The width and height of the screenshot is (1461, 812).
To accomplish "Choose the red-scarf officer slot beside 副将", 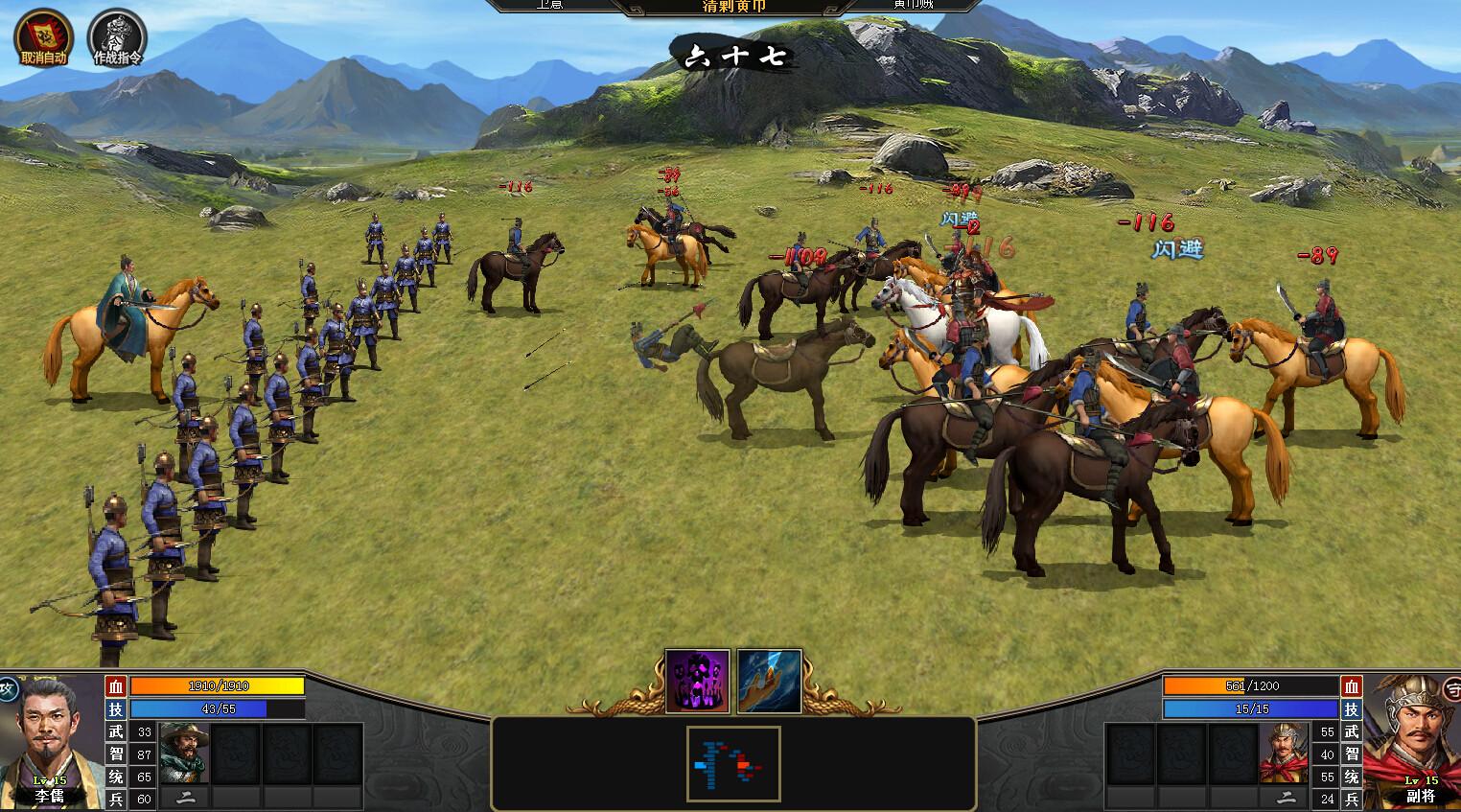I will click(1284, 754).
